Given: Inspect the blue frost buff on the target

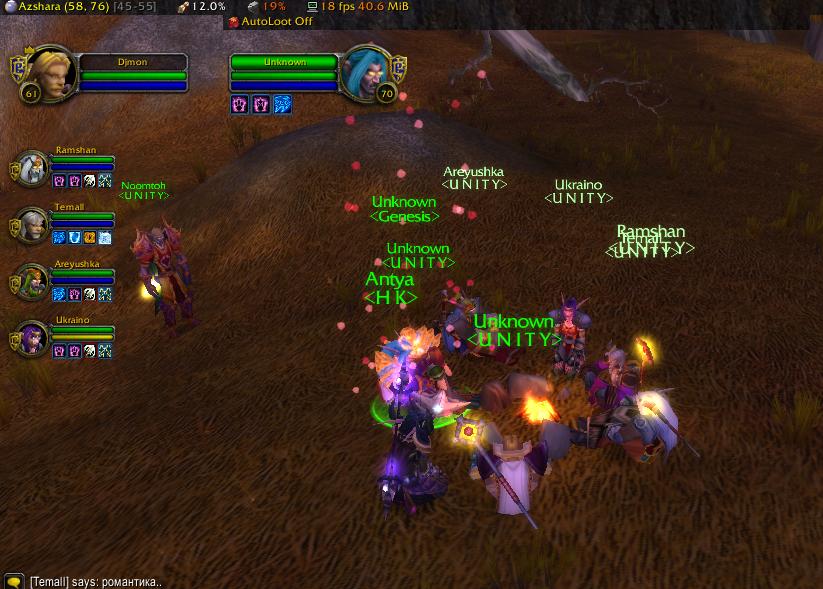Looking at the screenshot, I should tap(283, 104).
